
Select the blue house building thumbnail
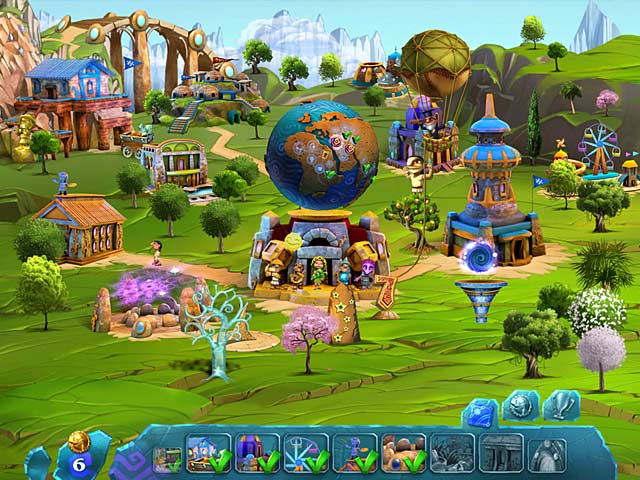click(x=208, y=452)
